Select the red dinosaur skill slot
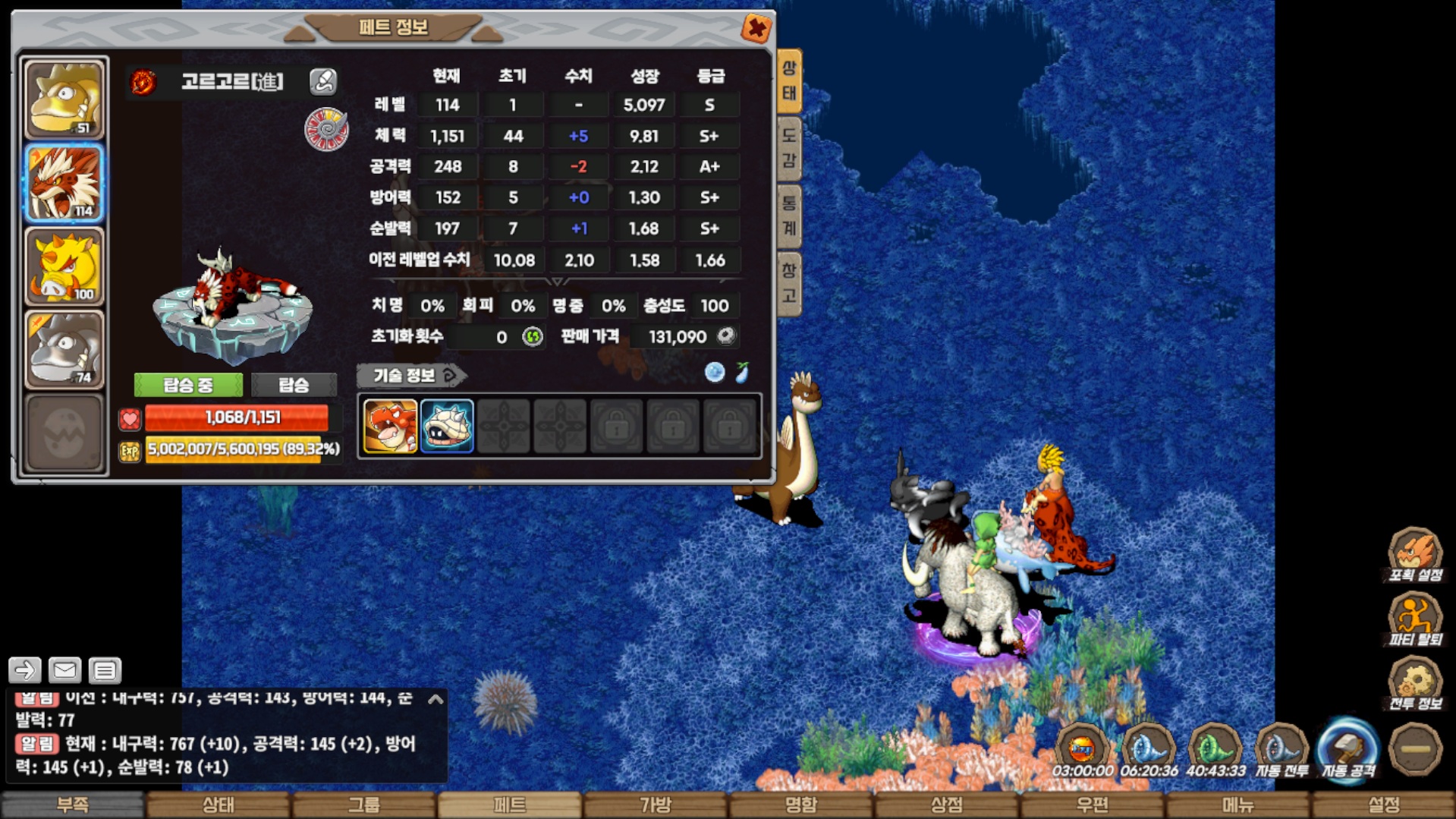This screenshot has height=819, width=1456. pos(390,427)
